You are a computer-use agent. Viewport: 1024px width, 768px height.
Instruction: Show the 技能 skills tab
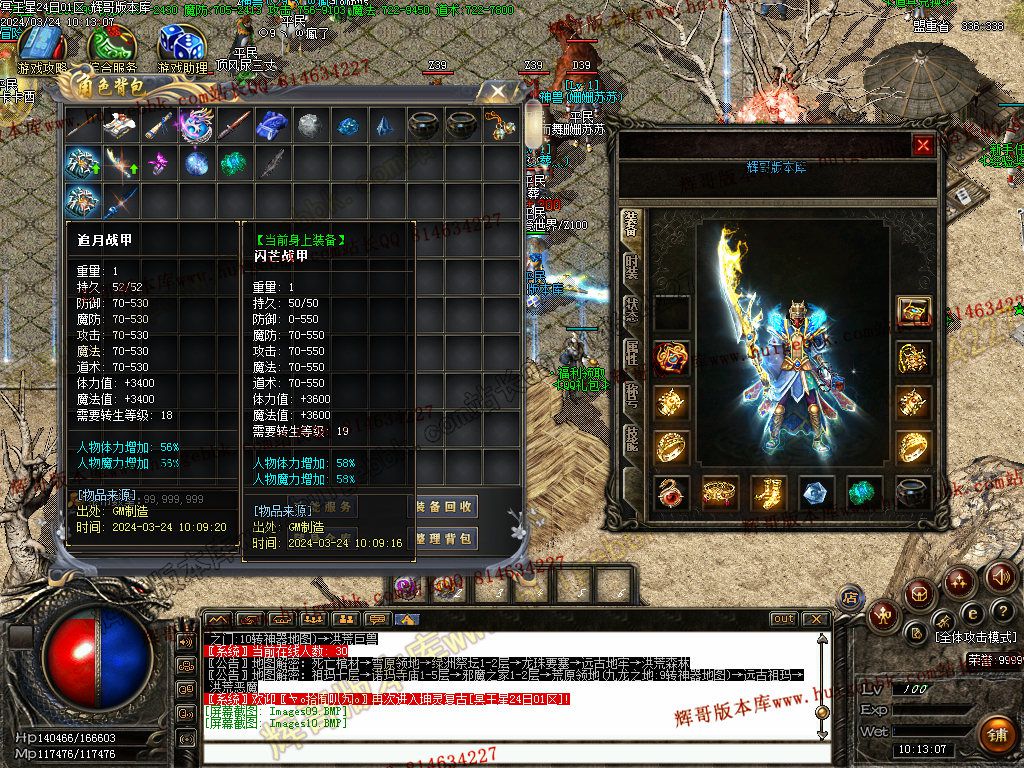click(x=631, y=436)
